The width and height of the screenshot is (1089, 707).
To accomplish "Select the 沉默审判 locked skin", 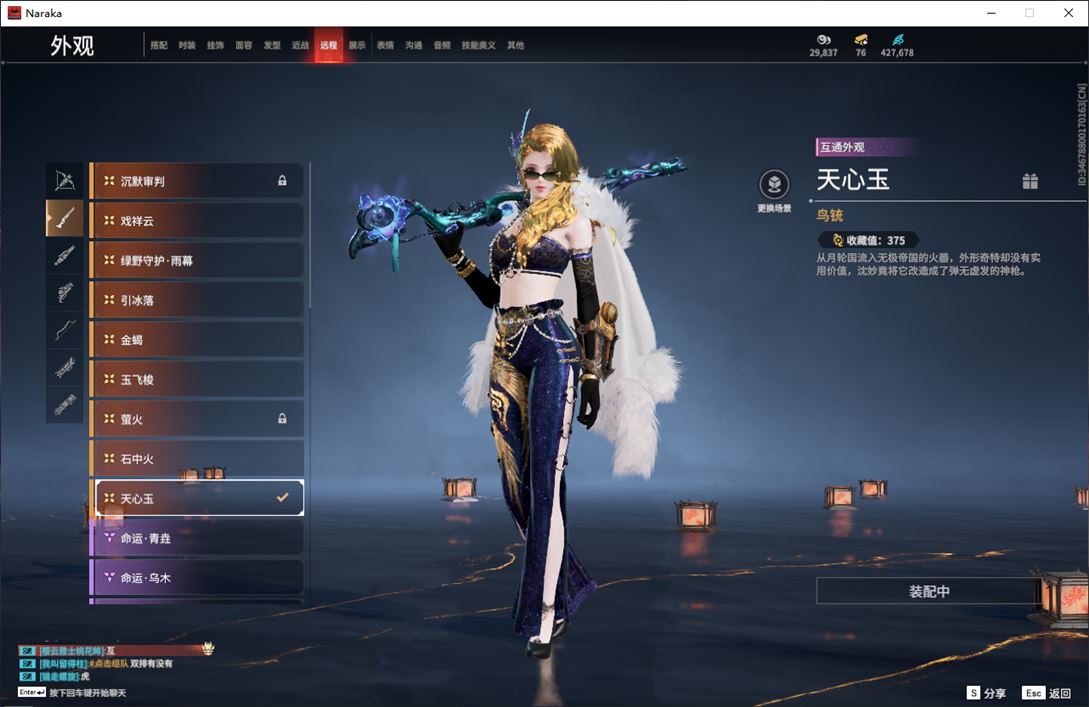I will pos(197,181).
